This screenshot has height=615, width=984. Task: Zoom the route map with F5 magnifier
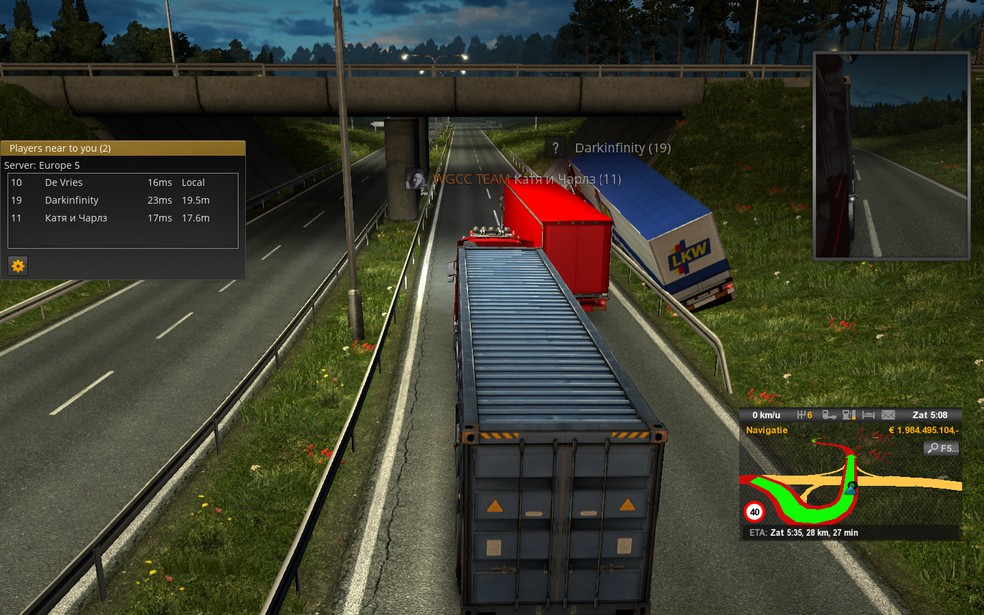(941, 448)
